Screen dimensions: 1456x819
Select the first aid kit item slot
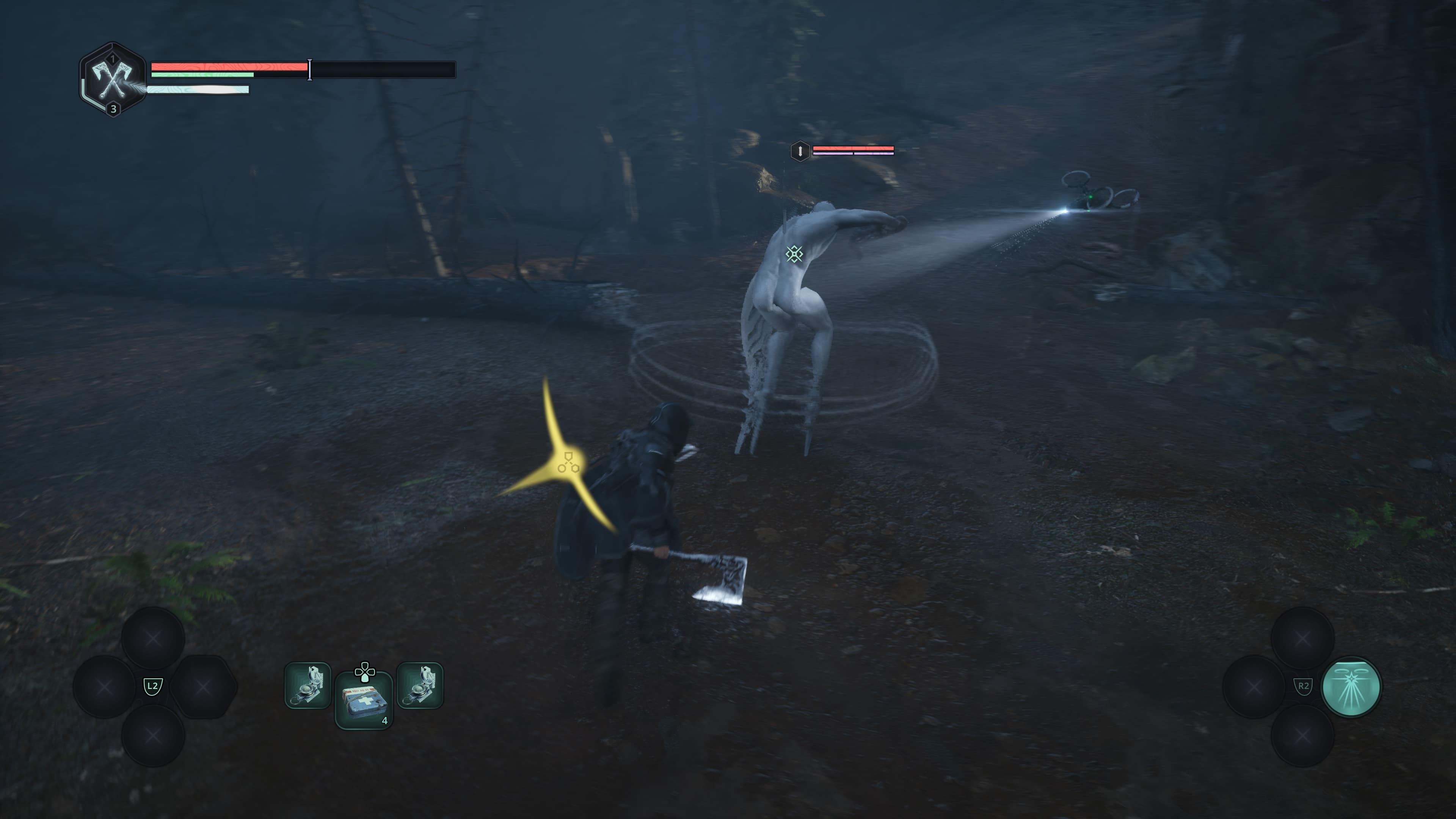[364, 700]
